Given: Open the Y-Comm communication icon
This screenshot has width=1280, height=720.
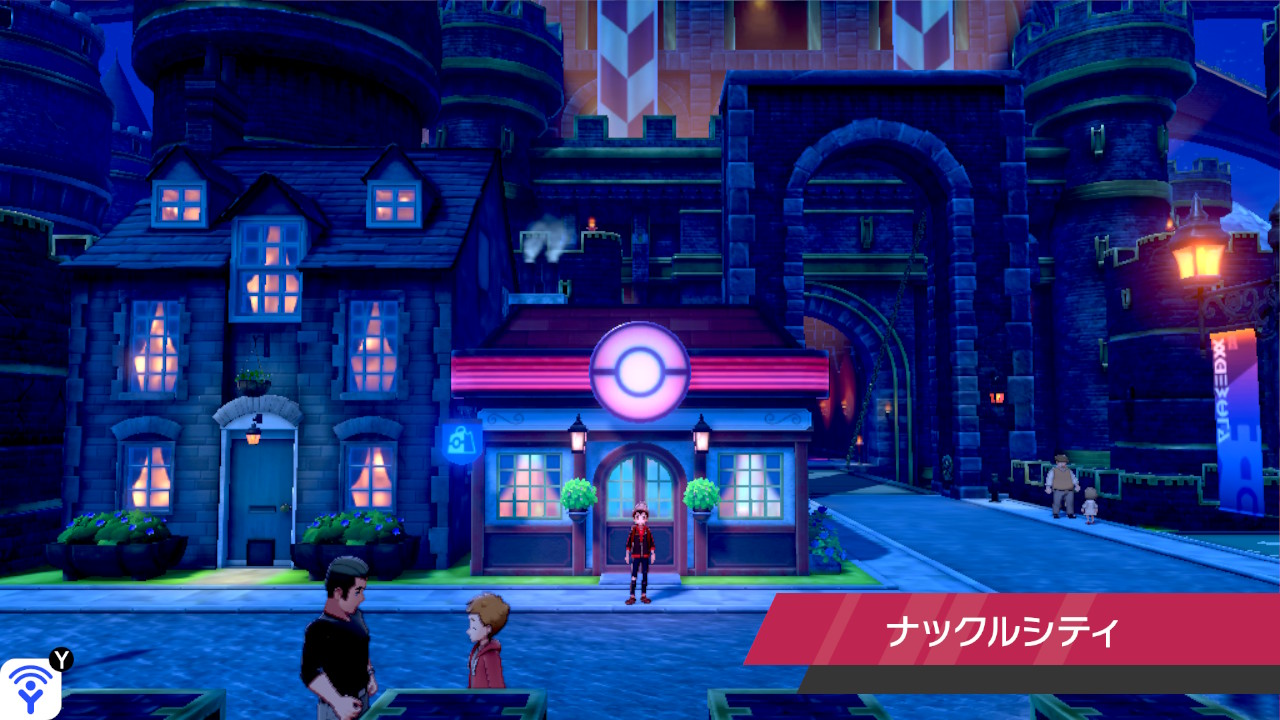Looking at the screenshot, I should (29, 683).
